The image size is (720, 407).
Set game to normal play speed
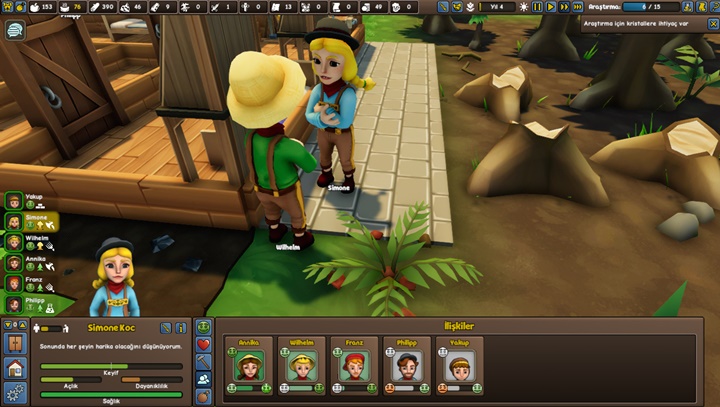click(x=550, y=7)
